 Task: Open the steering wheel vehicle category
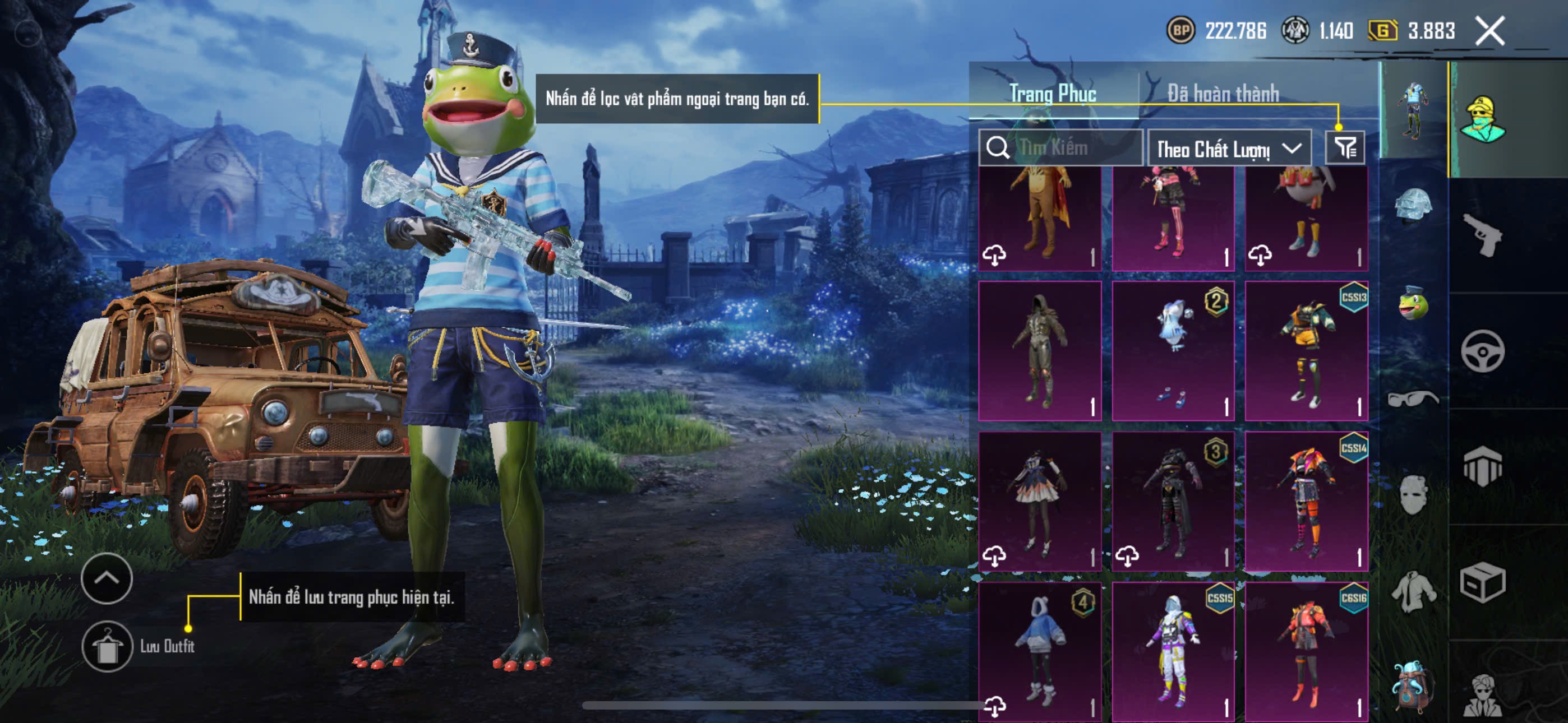click(1482, 351)
